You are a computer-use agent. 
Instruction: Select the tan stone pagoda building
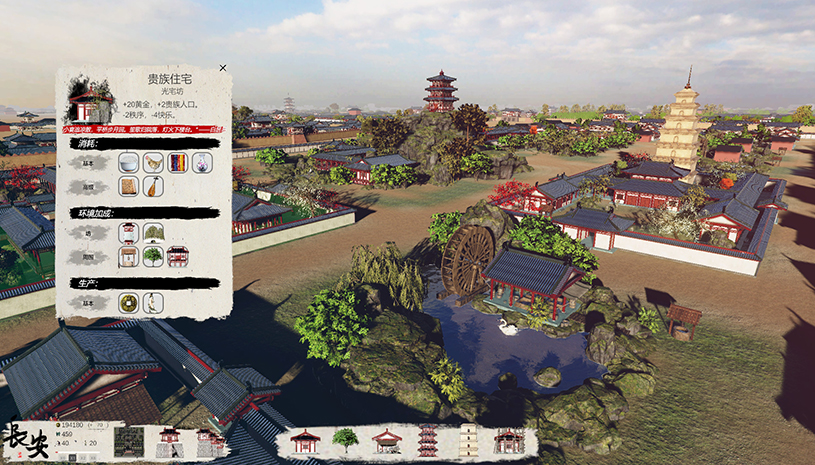click(x=468, y=440)
